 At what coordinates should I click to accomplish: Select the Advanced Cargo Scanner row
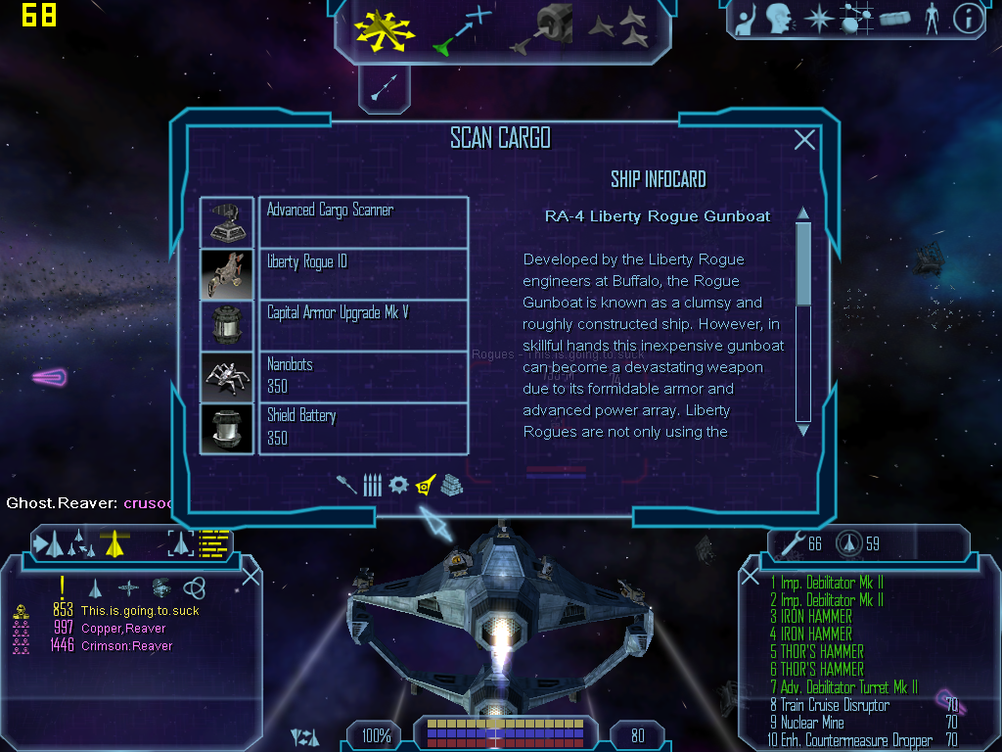[x=363, y=222]
